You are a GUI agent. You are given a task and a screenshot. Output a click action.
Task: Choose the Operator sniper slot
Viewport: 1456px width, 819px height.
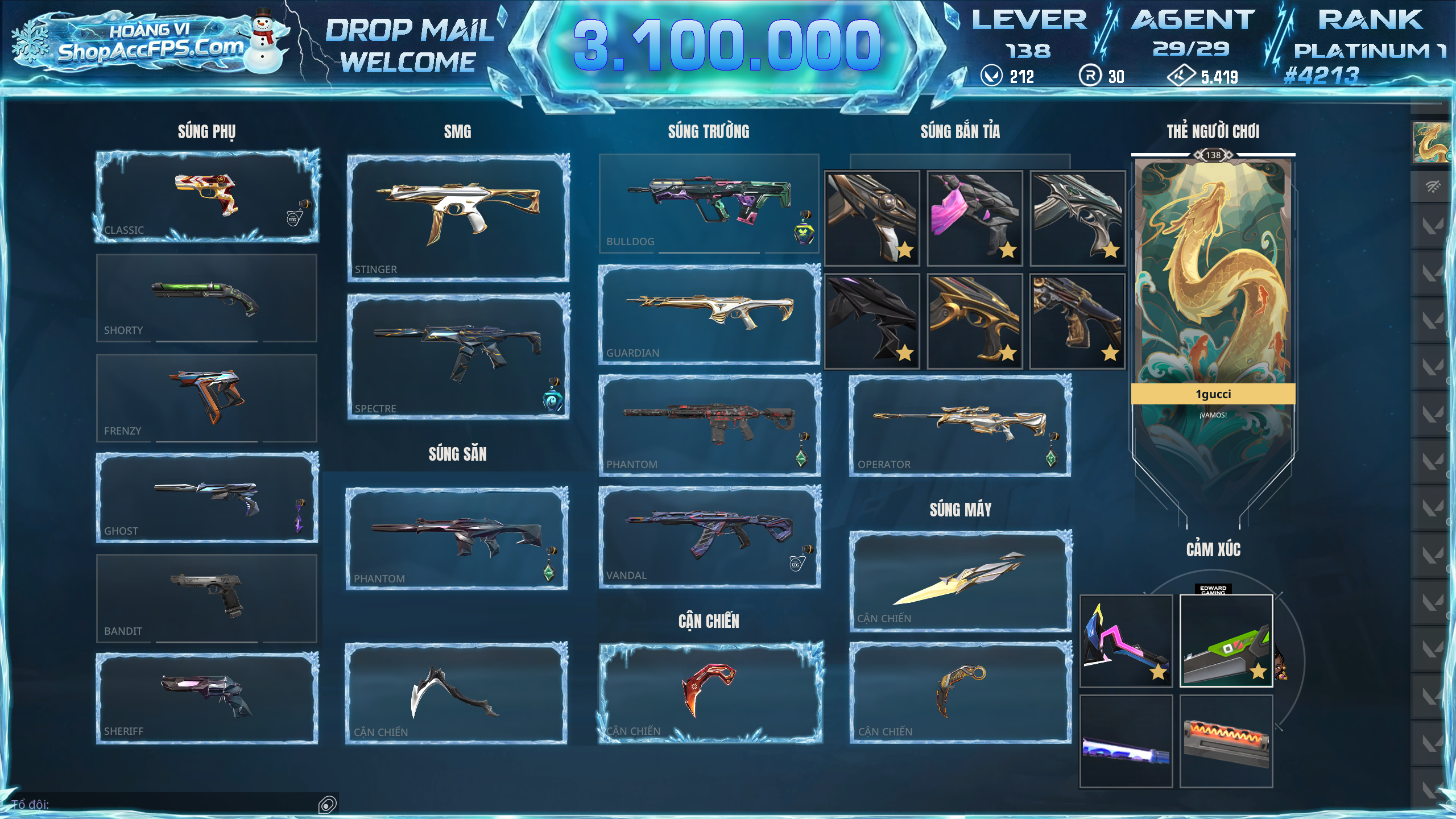click(x=960, y=425)
